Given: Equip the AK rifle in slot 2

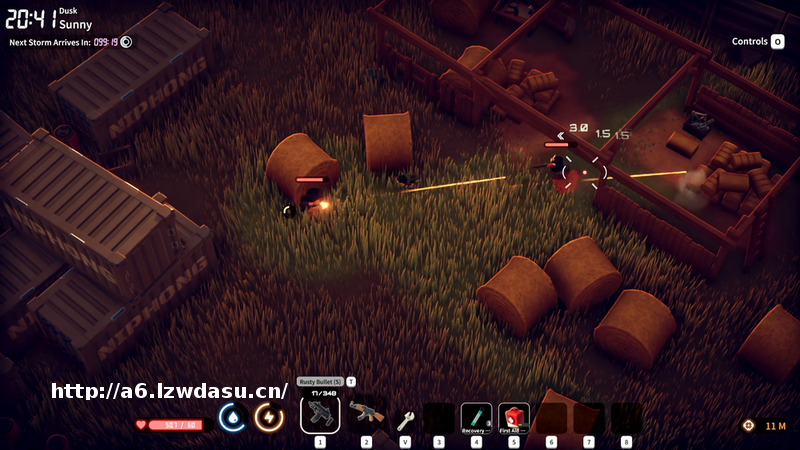Looking at the screenshot, I should 366,413.
